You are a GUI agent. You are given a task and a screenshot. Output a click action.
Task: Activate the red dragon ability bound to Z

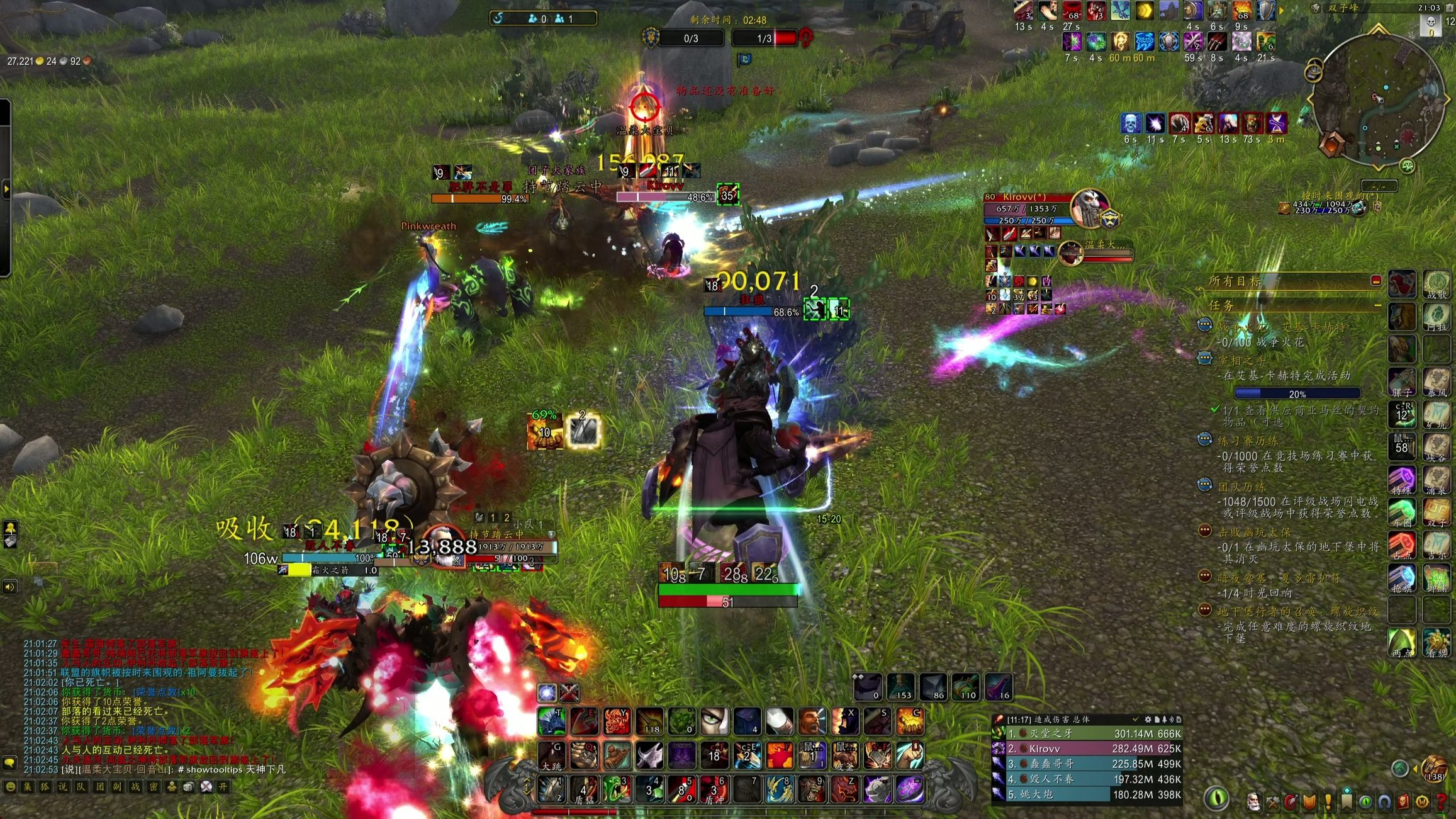tap(844, 789)
